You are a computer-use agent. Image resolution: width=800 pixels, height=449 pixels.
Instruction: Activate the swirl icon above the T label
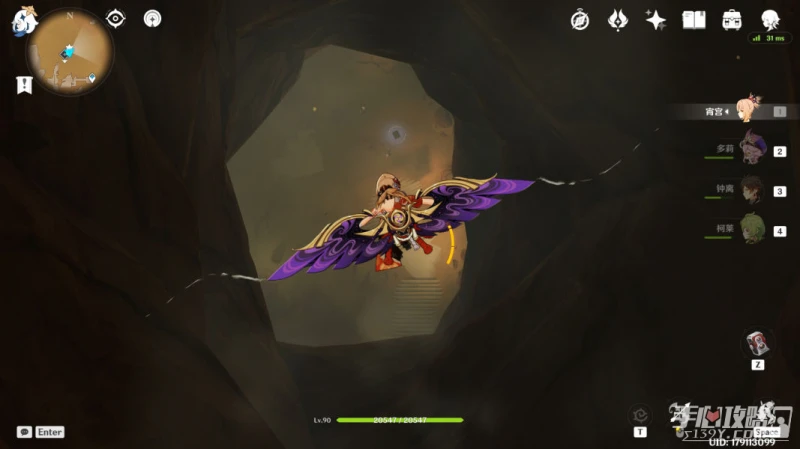point(640,415)
